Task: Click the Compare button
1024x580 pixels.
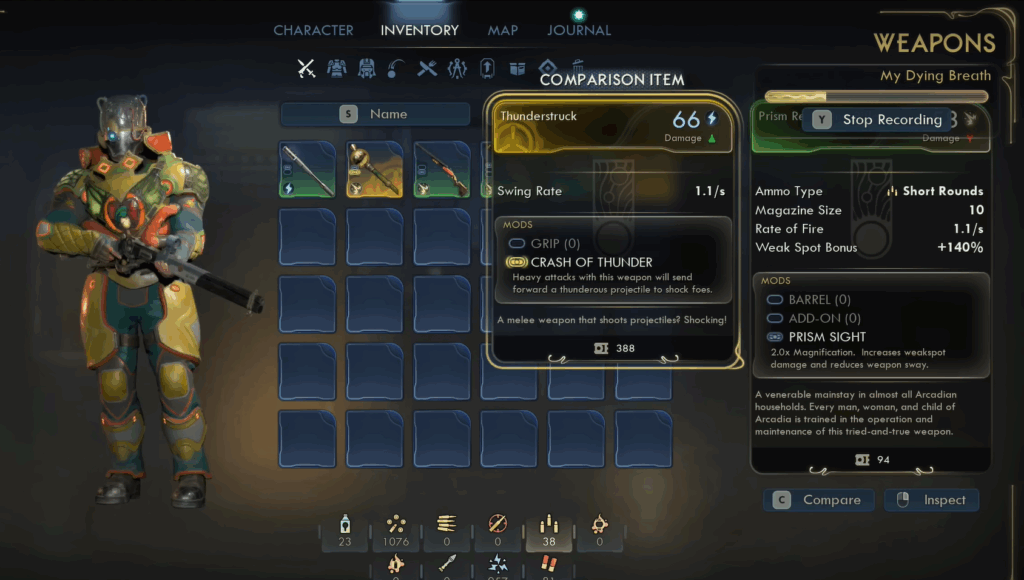Action: point(819,500)
